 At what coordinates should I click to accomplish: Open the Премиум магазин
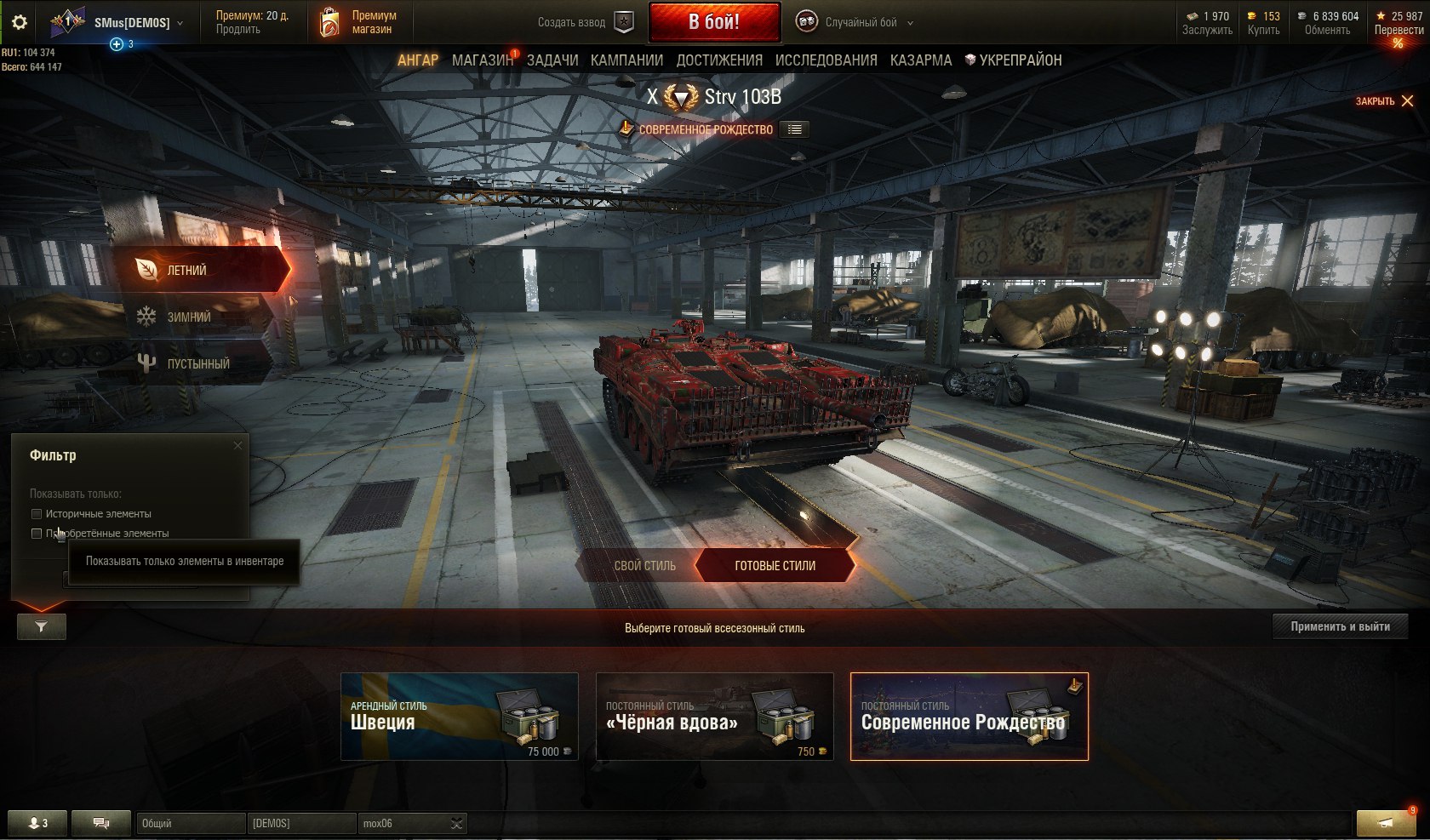click(x=358, y=22)
